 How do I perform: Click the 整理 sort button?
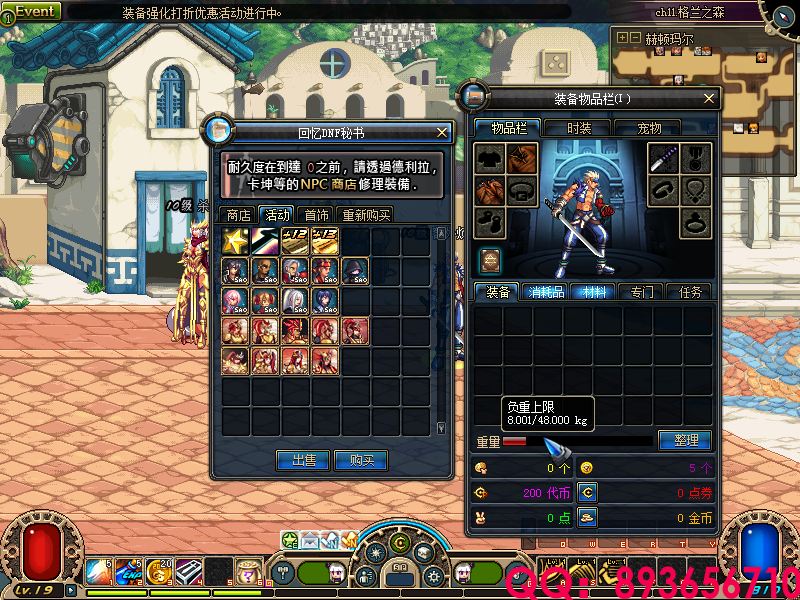685,440
